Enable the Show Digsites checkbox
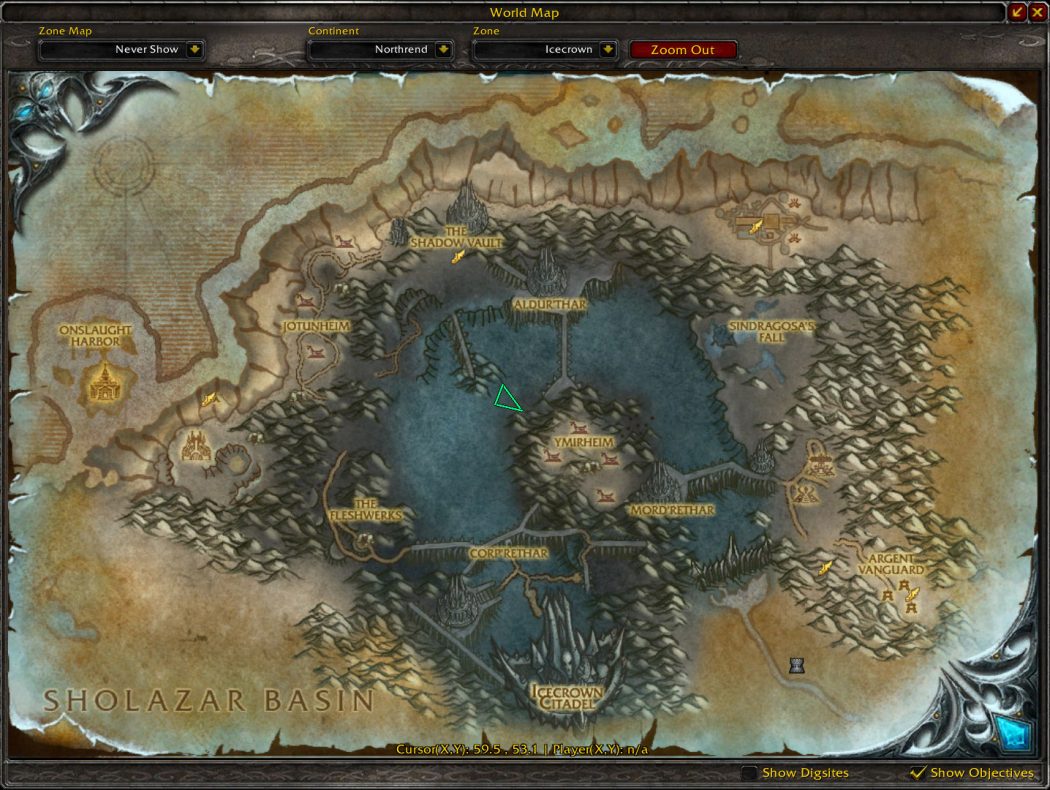 [749, 773]
